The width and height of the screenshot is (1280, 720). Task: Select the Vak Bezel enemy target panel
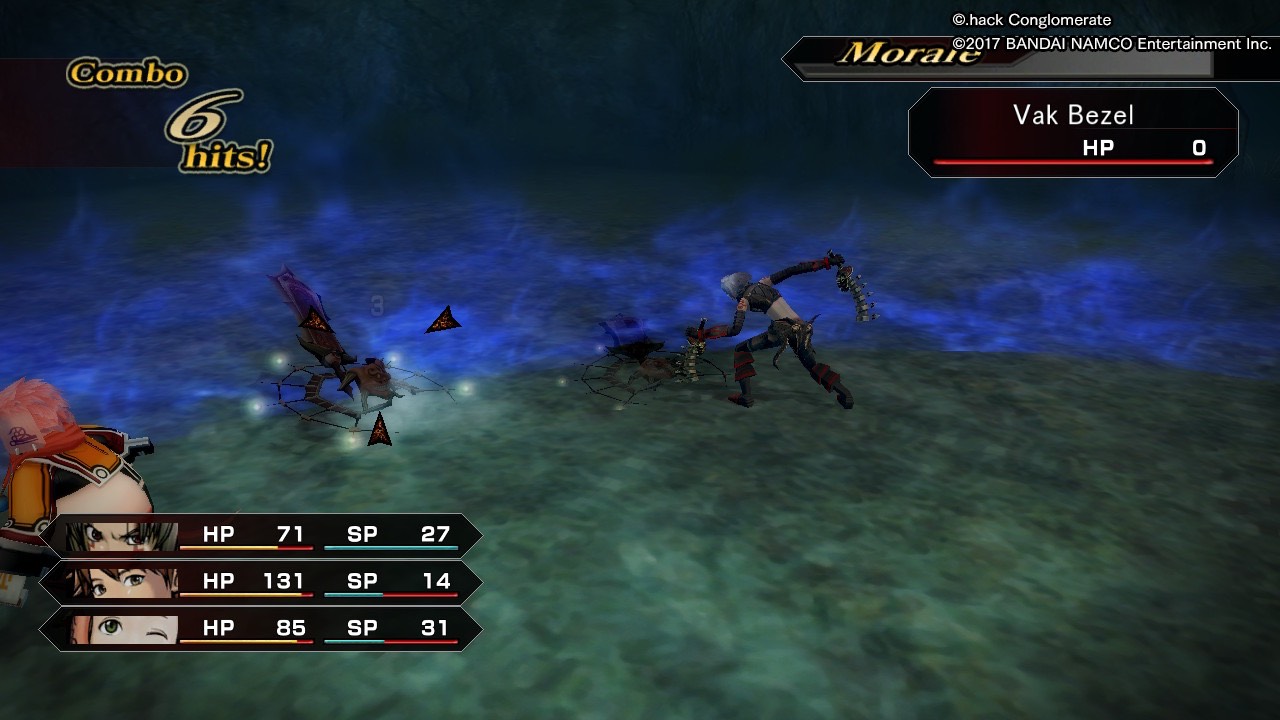click(x=1073, y=132)
